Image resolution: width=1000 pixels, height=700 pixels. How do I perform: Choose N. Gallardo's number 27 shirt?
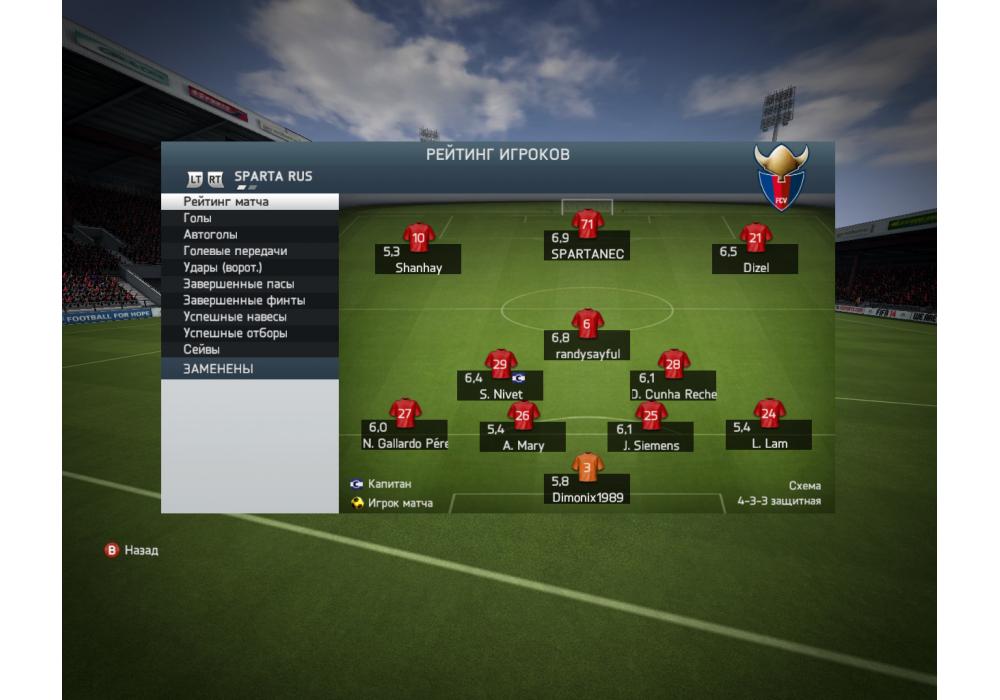click(405, 412)
